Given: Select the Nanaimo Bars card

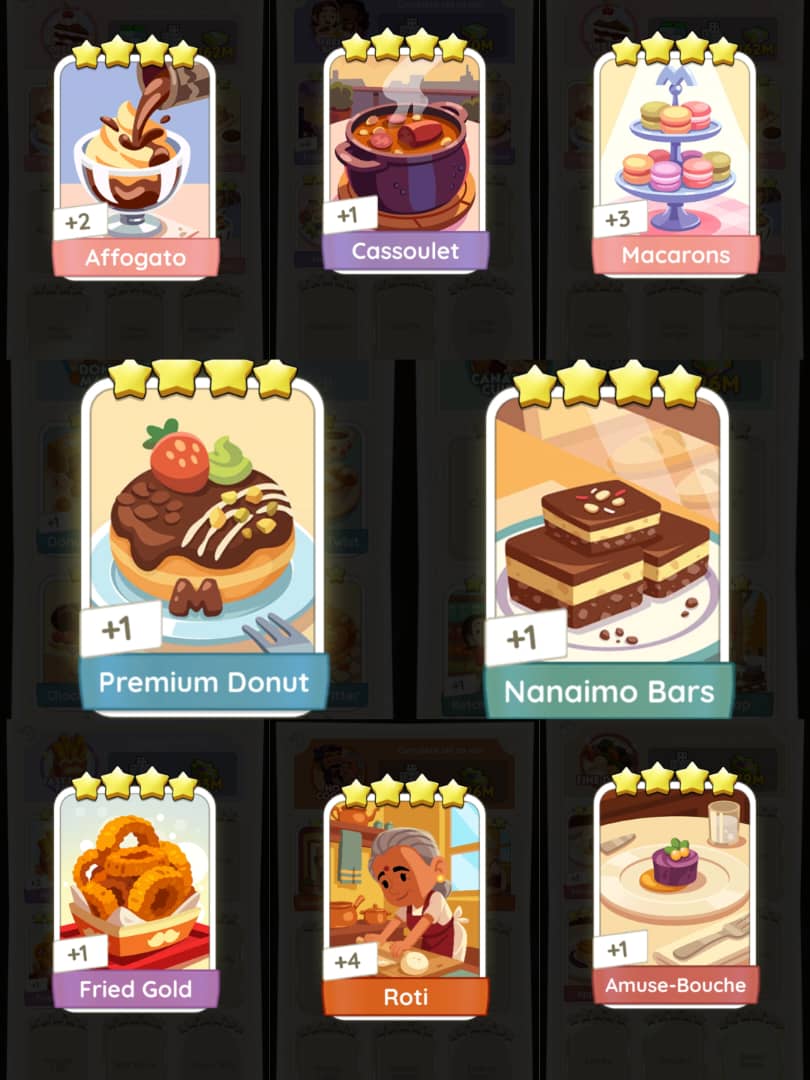Looking at the screenshot, I should pyautogui.click(x=607, y=545).
